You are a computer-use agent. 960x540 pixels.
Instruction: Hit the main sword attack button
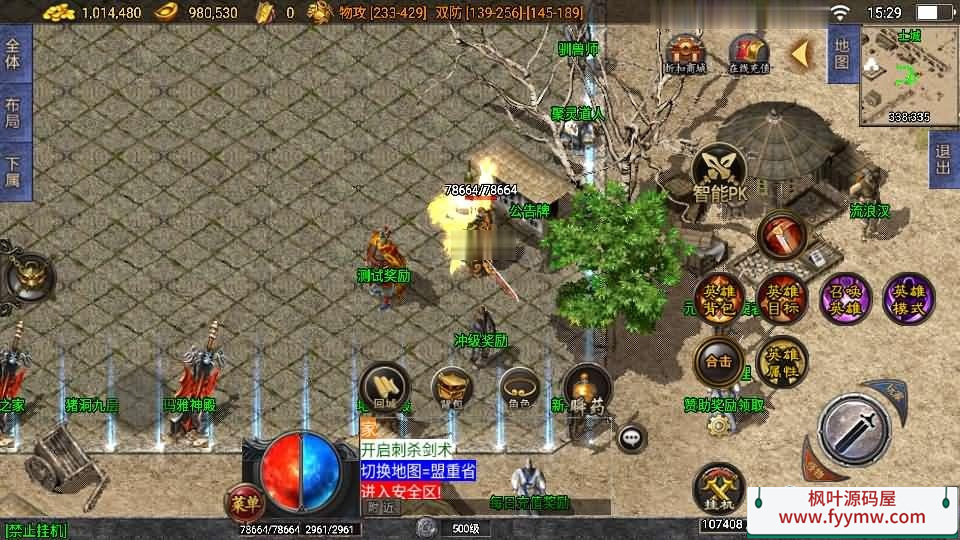pyautogui.click(x=854, y=430)
